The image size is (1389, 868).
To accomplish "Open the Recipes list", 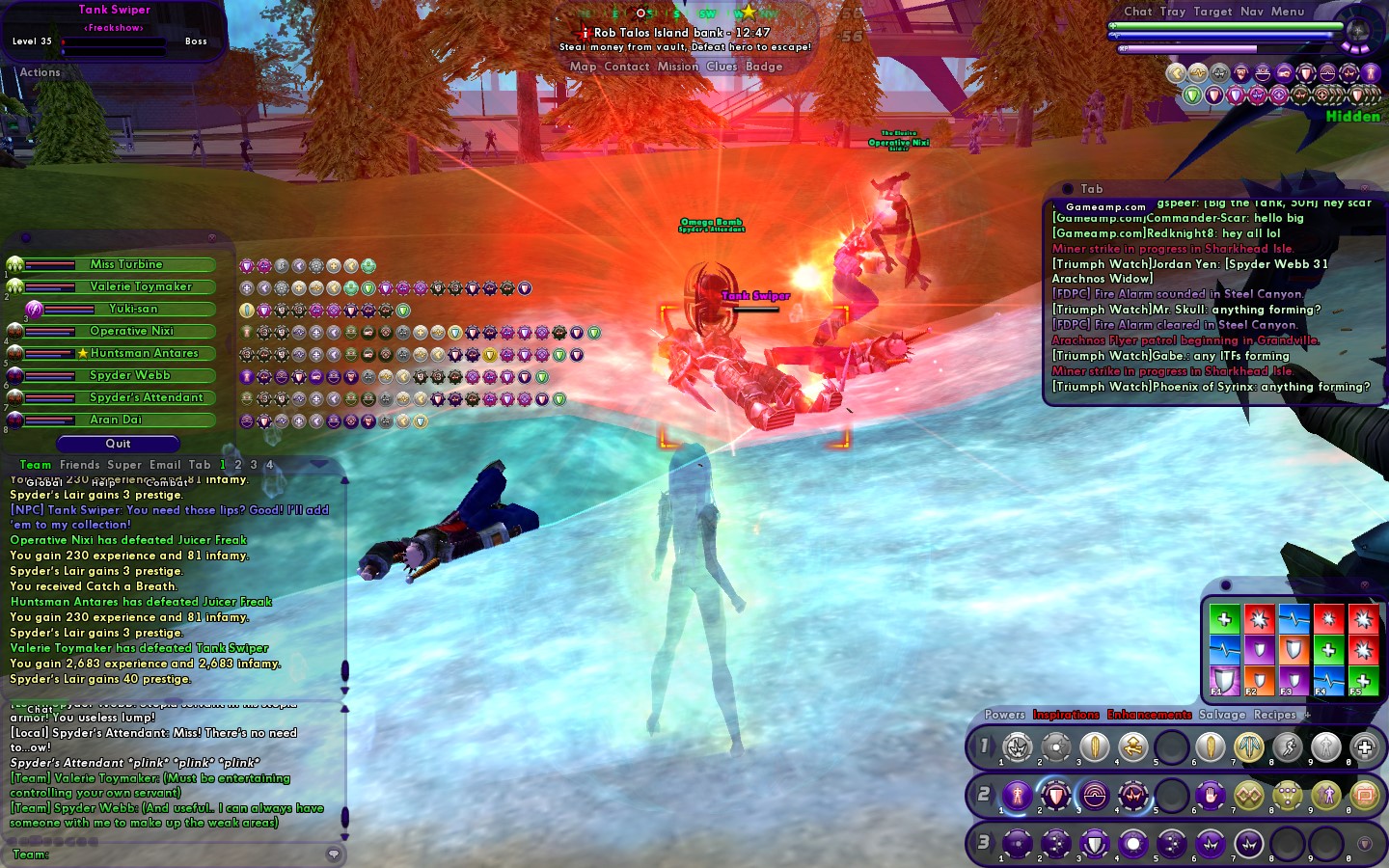I will tap(1274, 715).
